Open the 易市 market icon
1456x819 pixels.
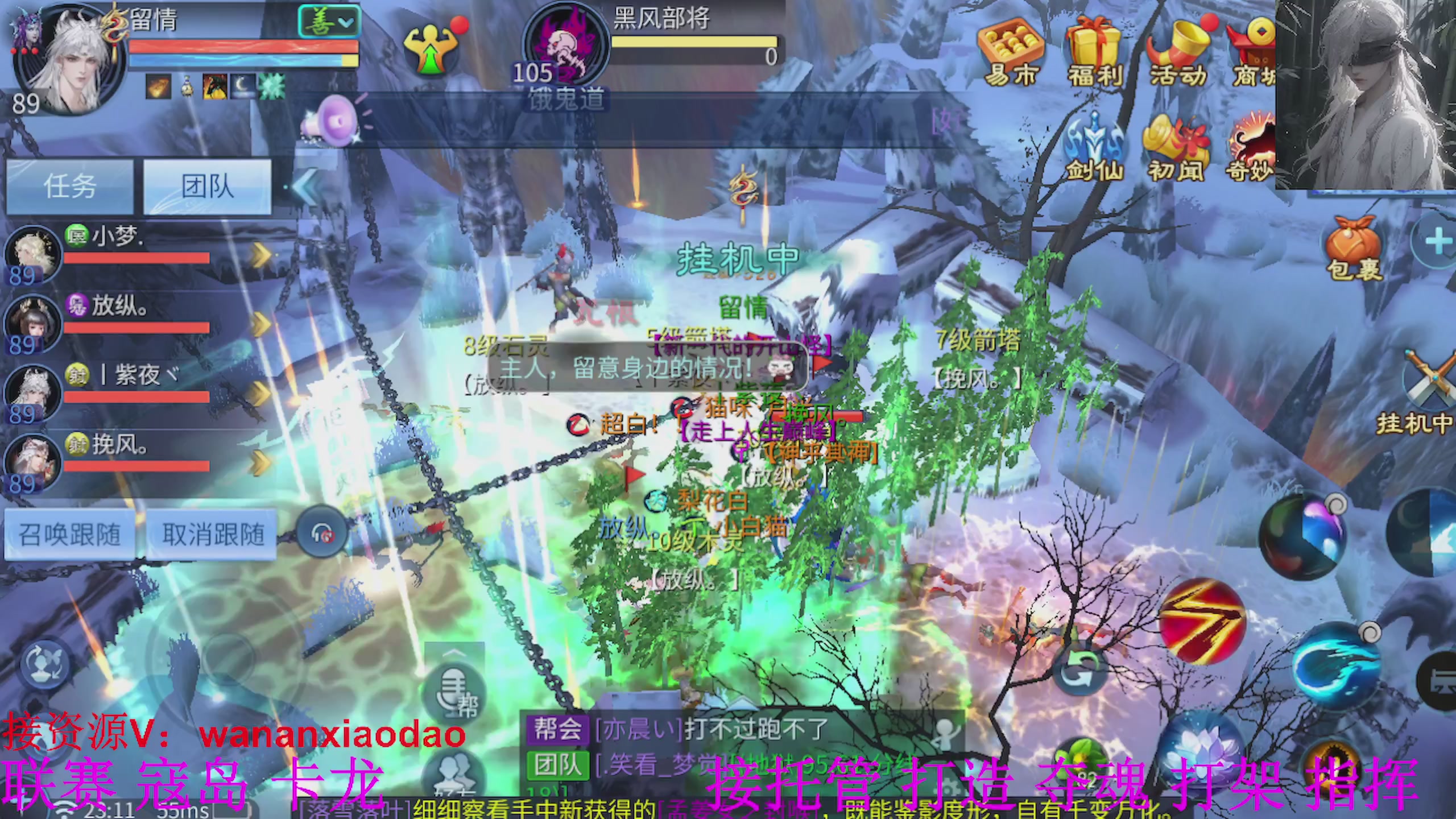click(x=1010, y=54)
